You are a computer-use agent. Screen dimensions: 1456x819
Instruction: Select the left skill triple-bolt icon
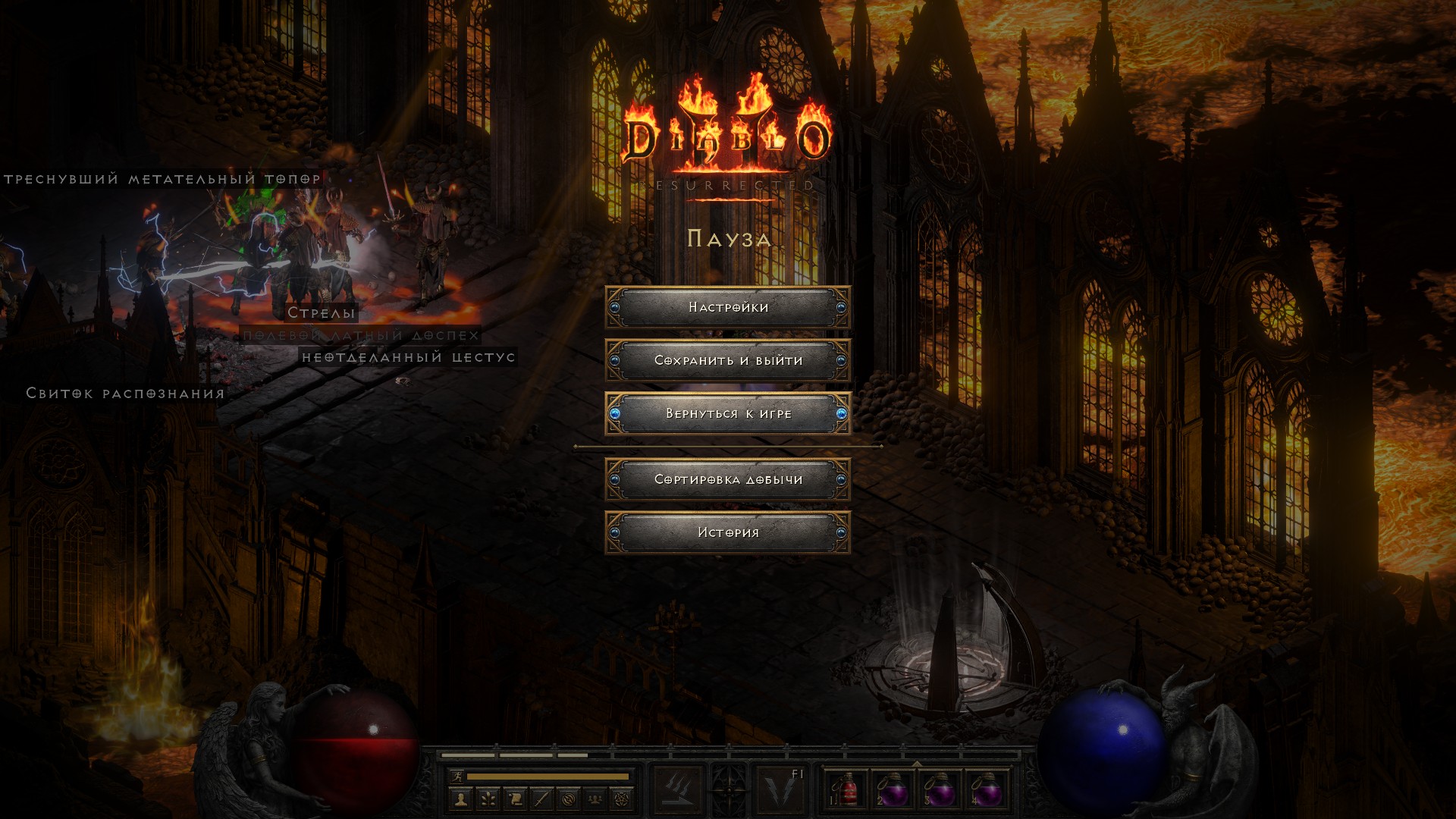(x=677, y=790)
